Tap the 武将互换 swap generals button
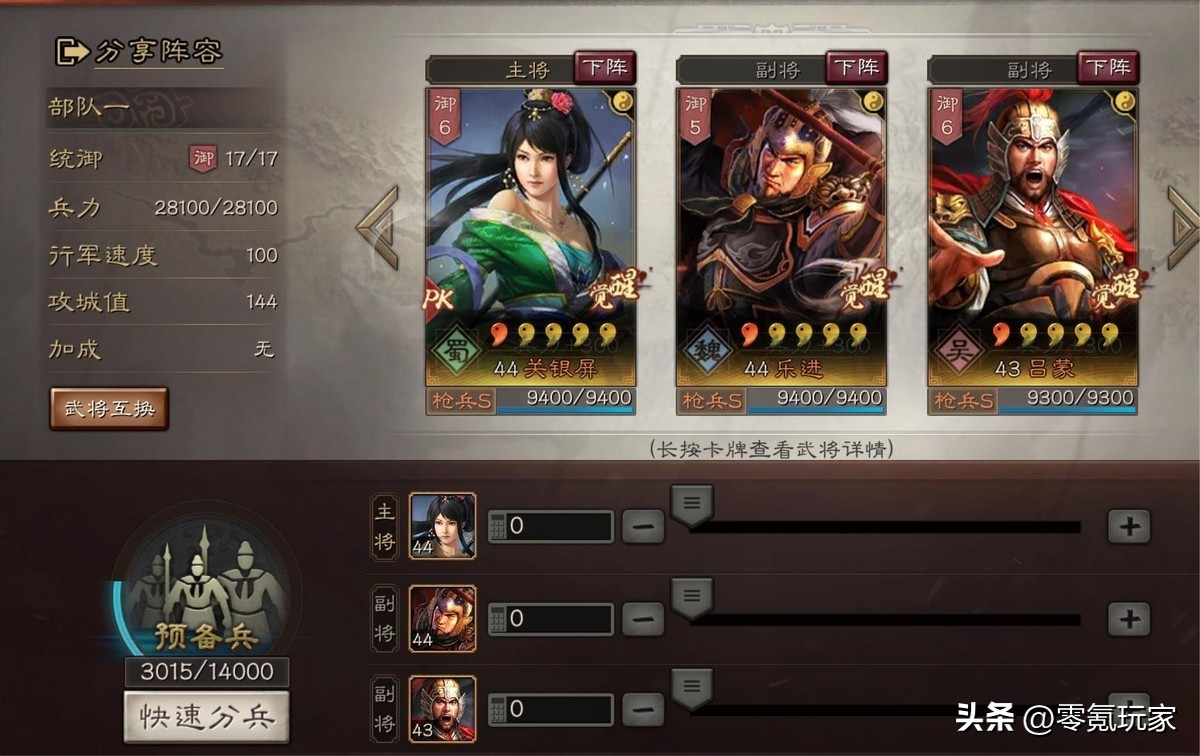This screenshot has height=756, width=1200. tap(109, 408)
